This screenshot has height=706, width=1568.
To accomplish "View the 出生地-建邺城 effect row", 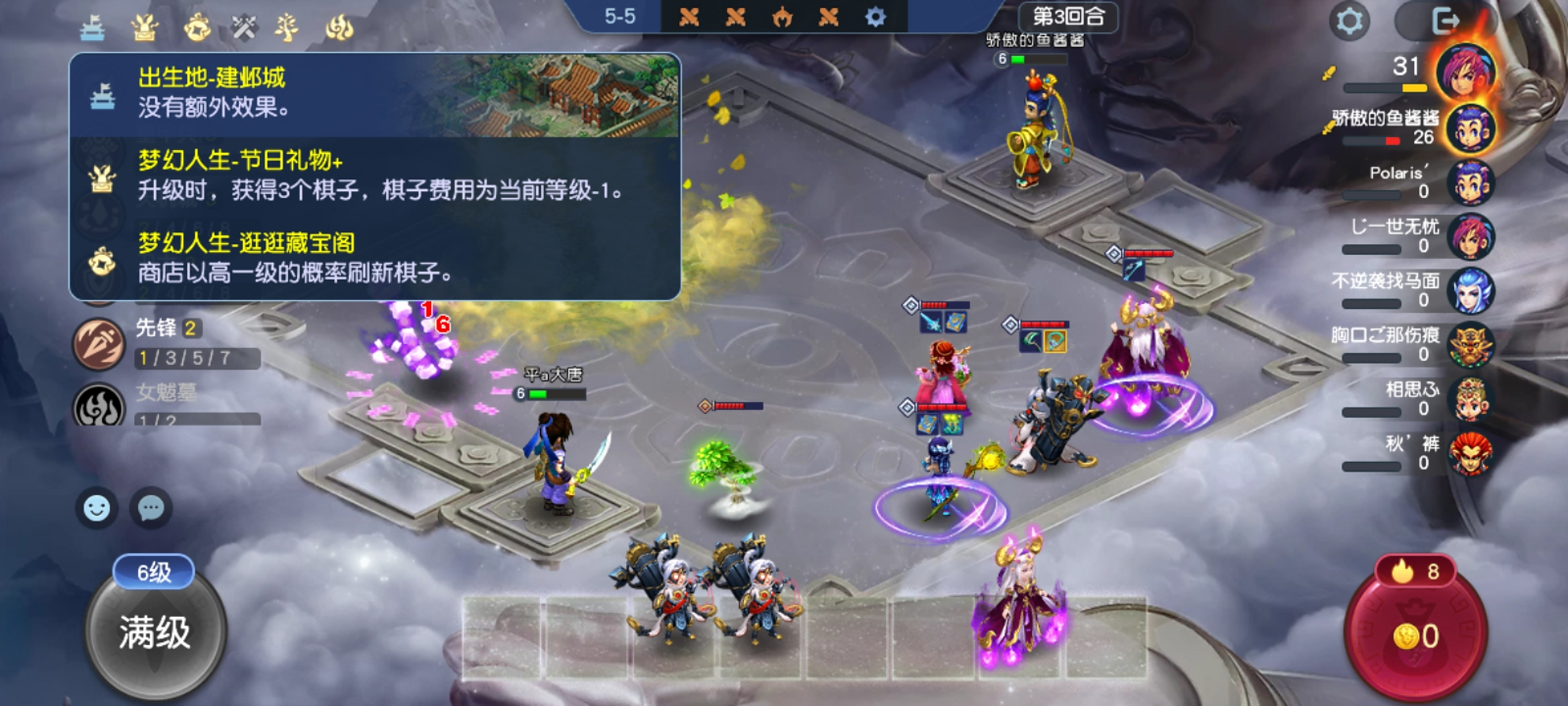I will coord(374,94).
